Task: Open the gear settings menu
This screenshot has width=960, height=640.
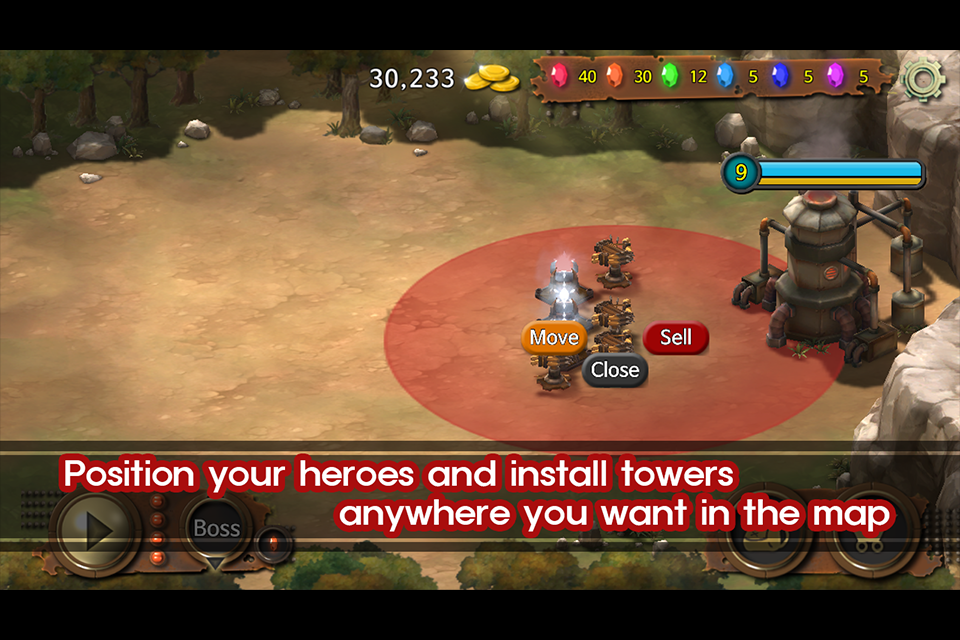Action: pyautogui.click(x=922, y=80)
